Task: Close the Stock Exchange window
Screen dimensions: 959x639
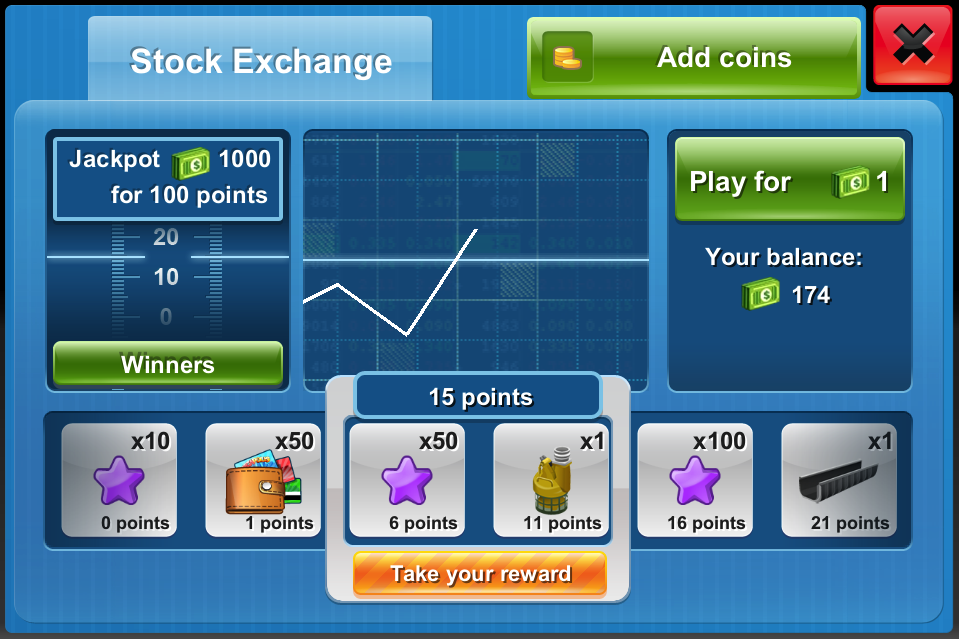Action: (912, 46)
